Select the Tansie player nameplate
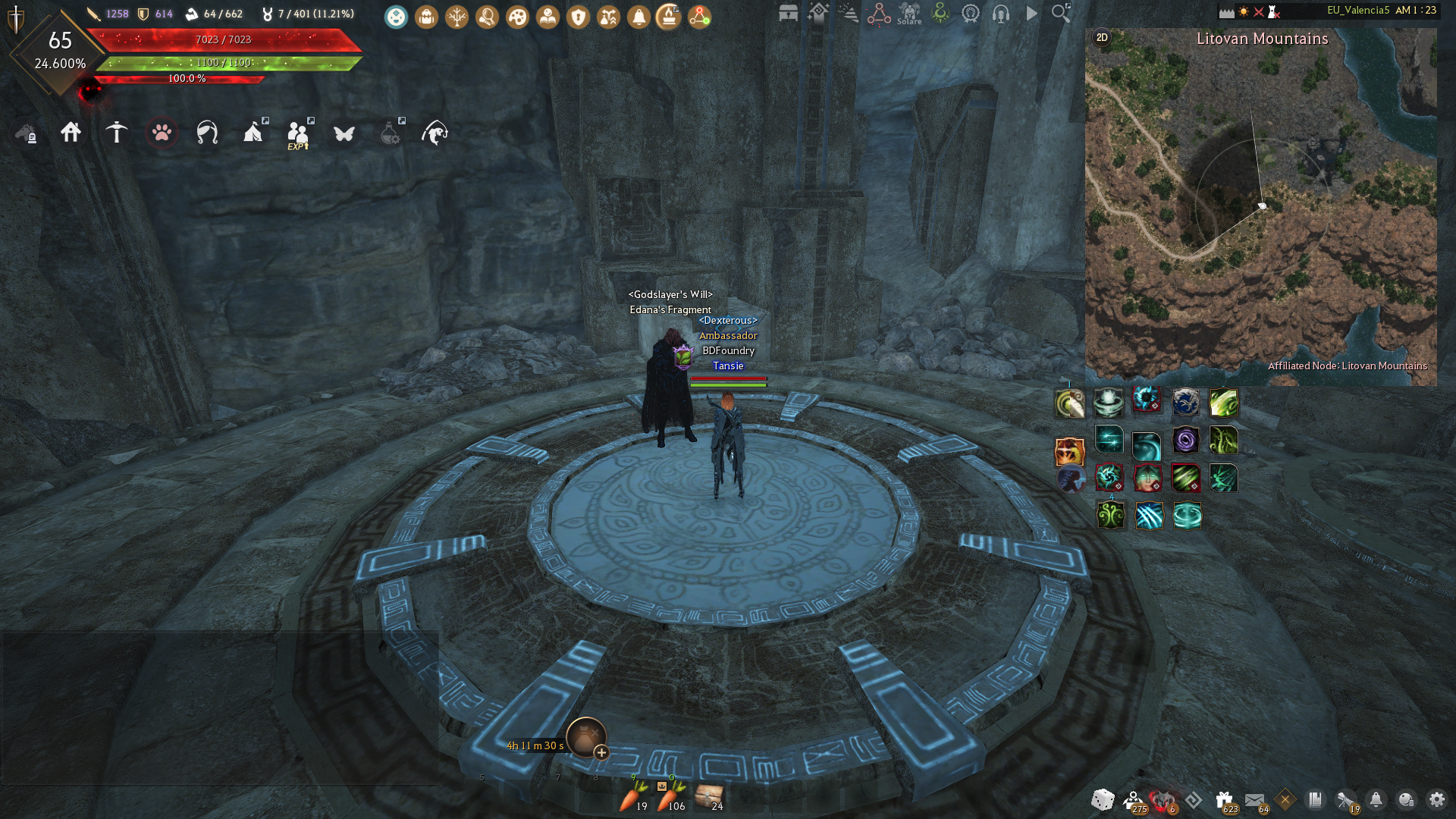 [729, 366]
